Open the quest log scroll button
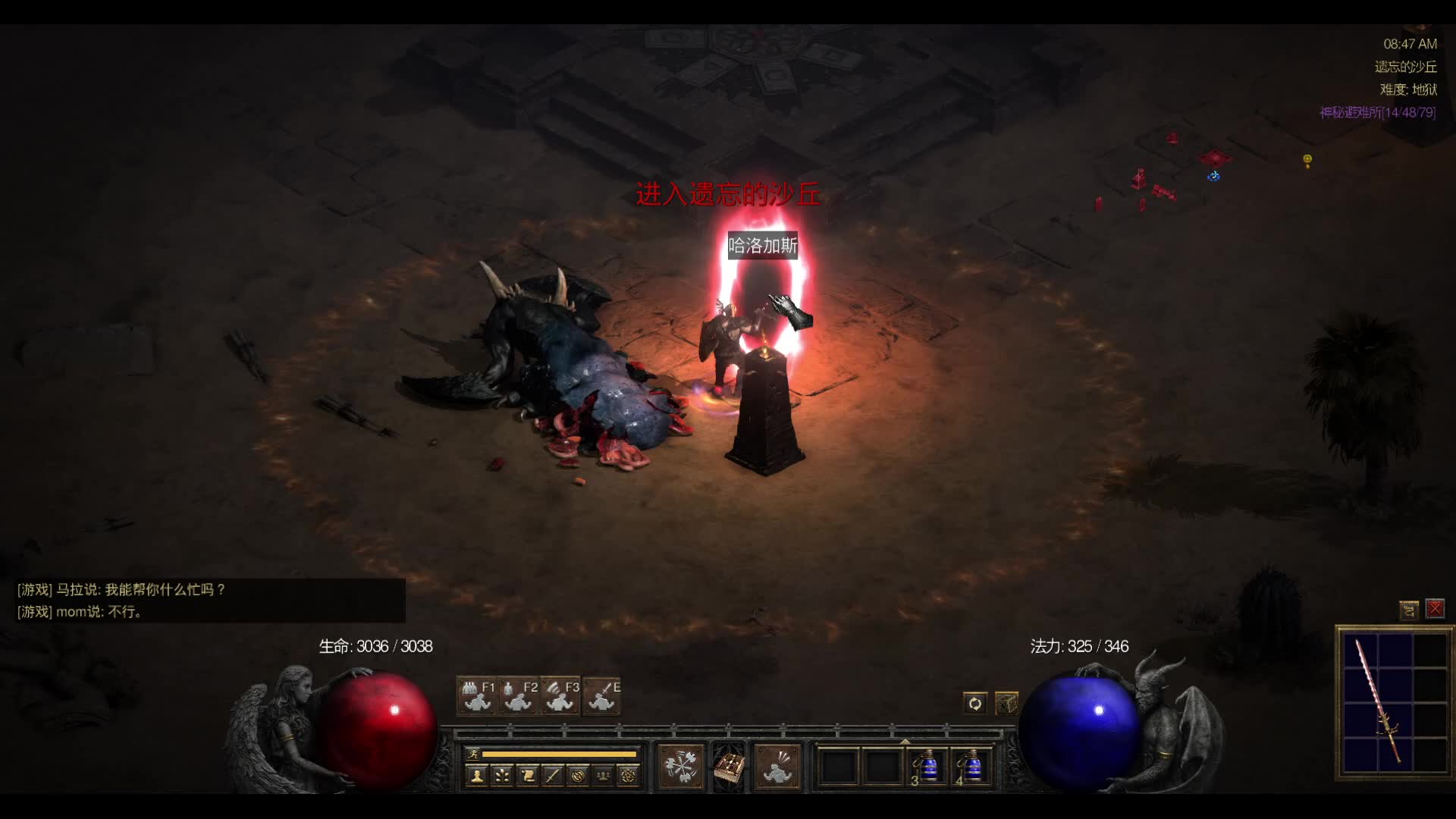The height and width of the screenshot is (819, 1456). point(527,776)
